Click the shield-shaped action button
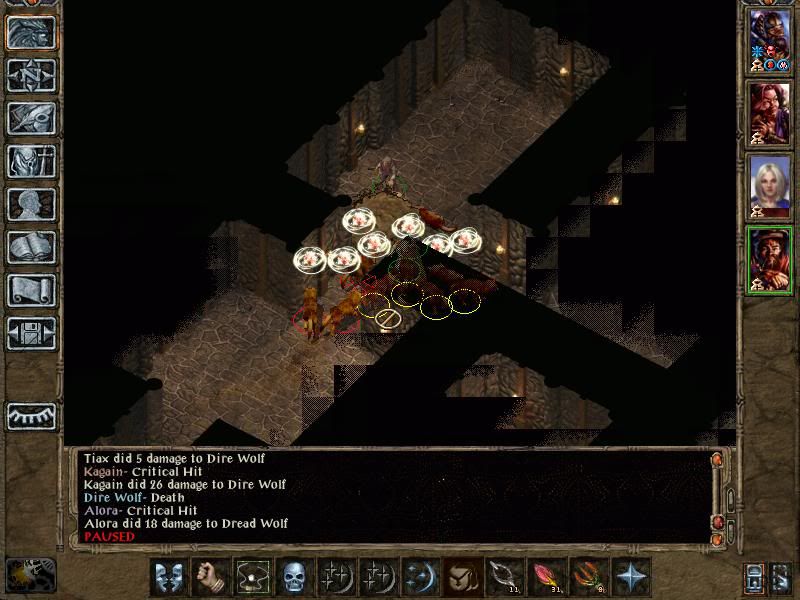The height and width of the screenshot is (600, 800). pyautogui.click(x=168, y=577)
